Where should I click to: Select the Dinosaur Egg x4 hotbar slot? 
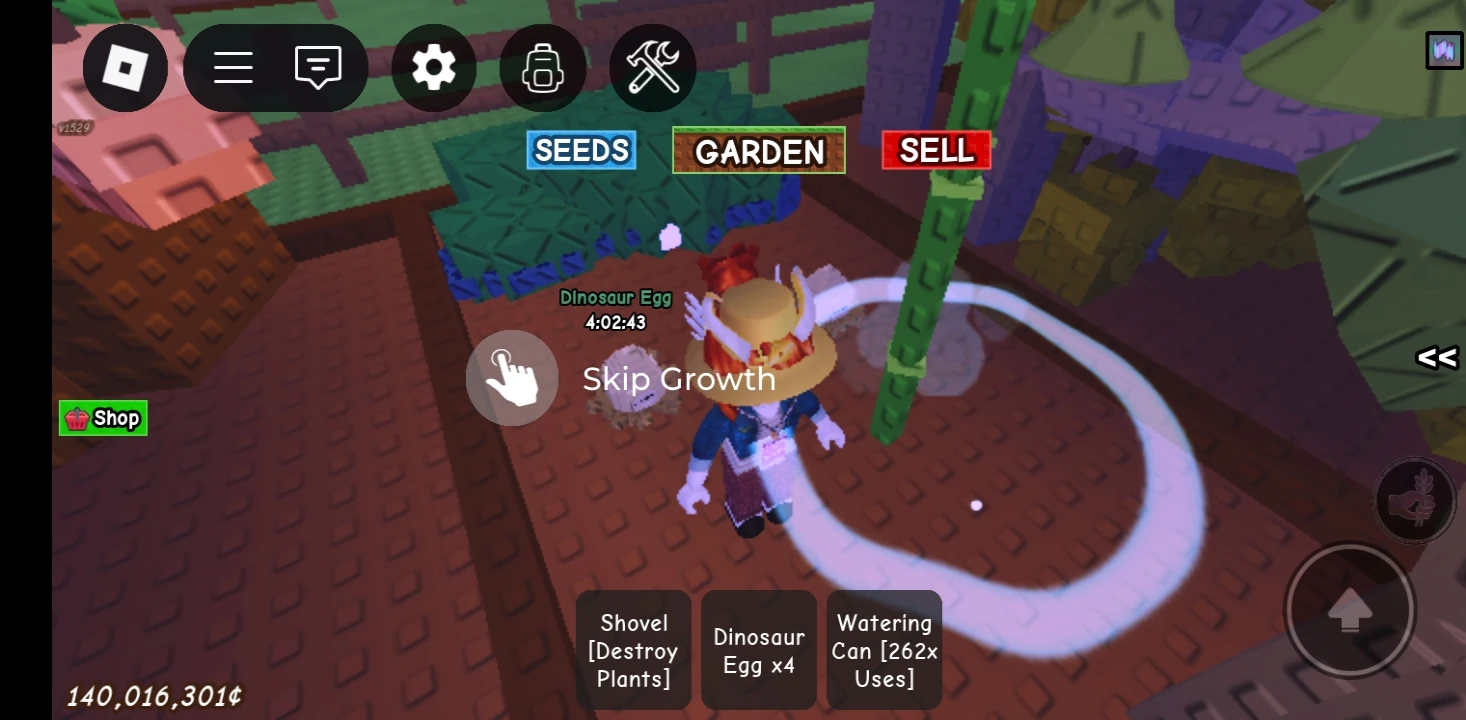[x=758, y=650]
